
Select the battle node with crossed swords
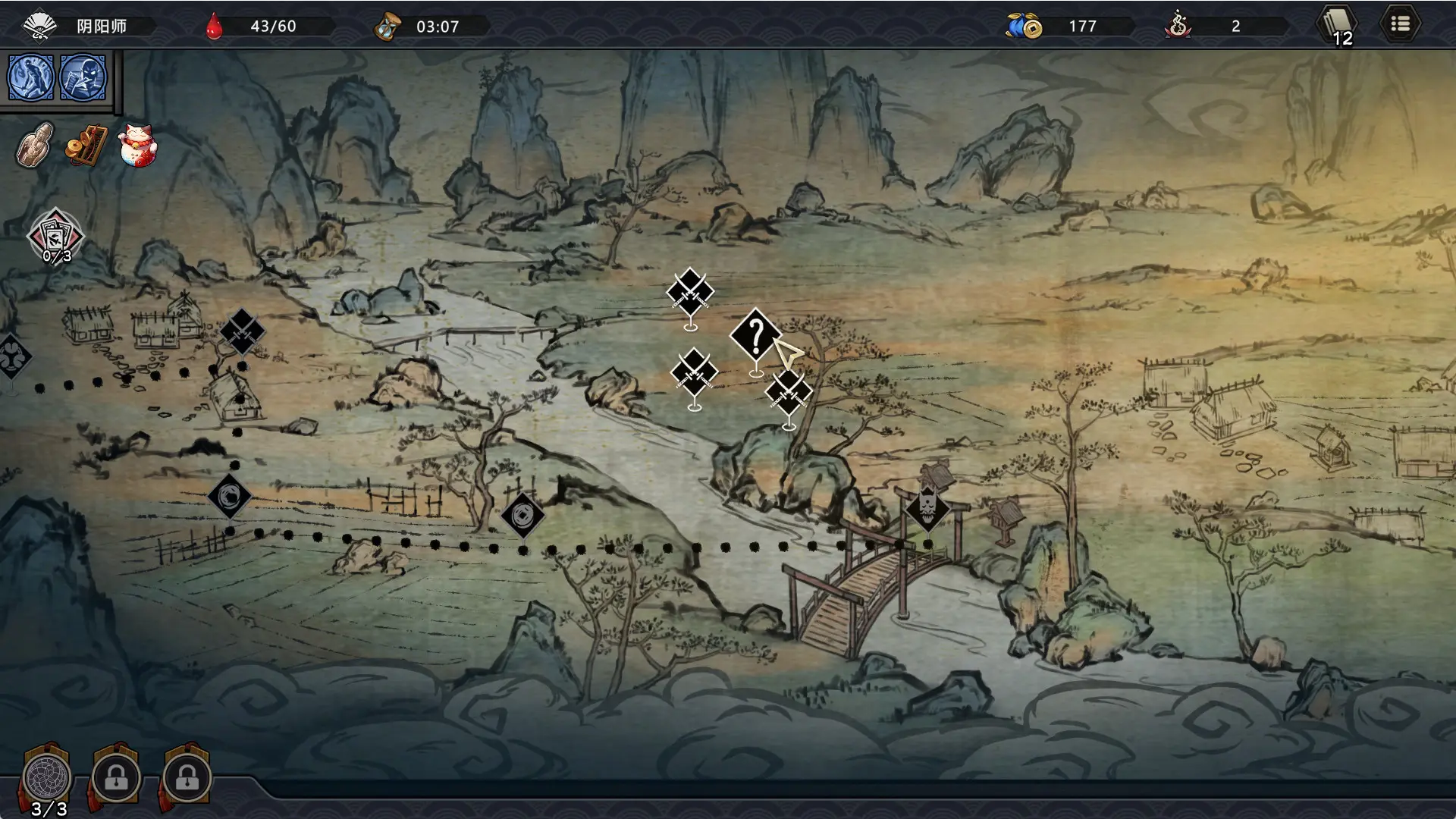point(689,292)
